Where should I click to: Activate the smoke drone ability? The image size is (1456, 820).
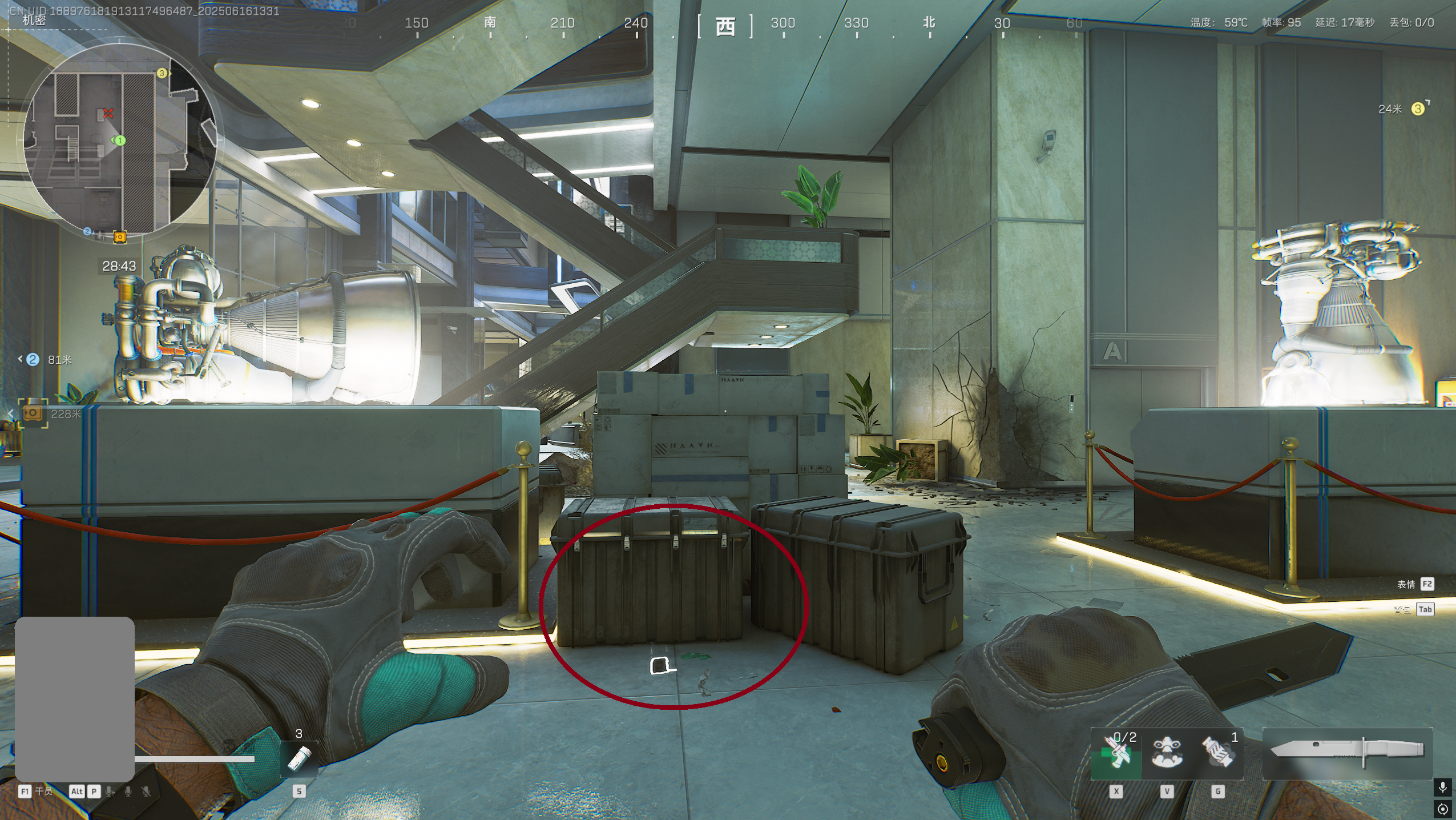(x=1167, y=754)
